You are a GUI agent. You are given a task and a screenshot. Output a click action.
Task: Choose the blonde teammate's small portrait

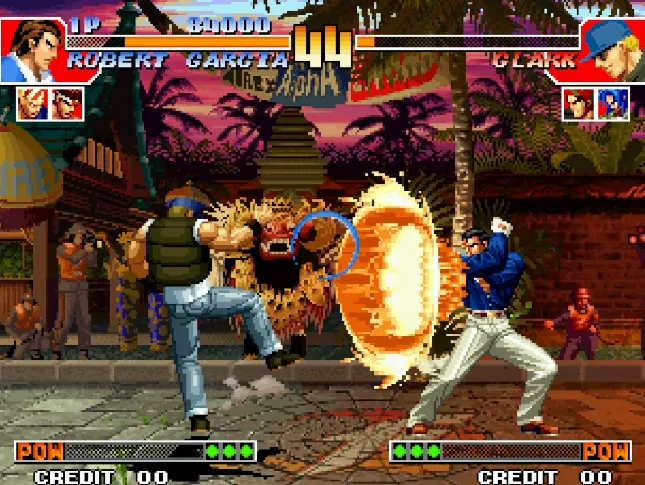click(31, 103)
